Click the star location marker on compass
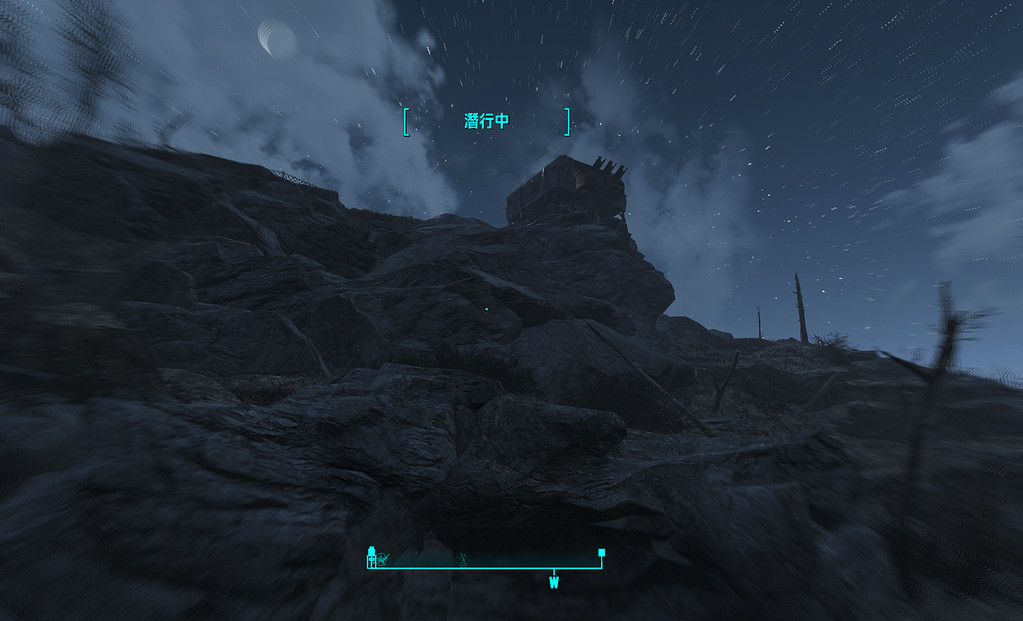Screen dimensions: 1023x621 383,559
